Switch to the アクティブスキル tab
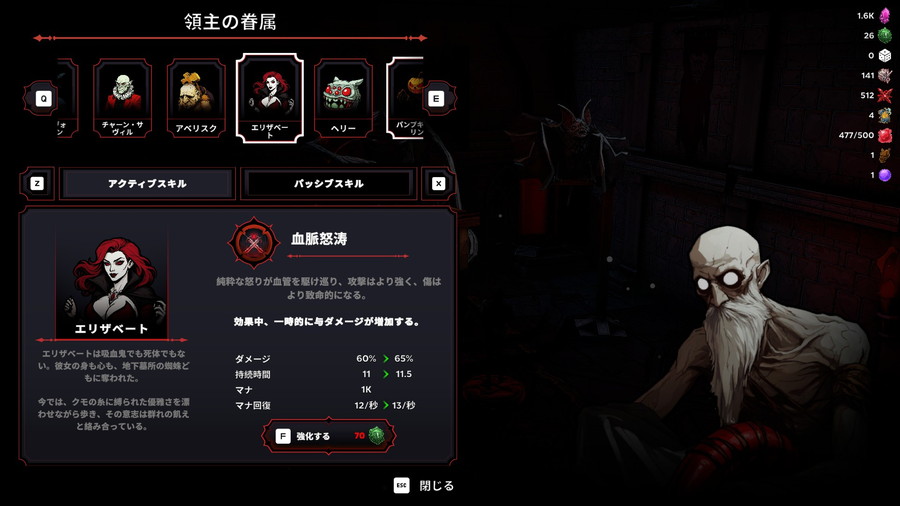 (147, 184)
